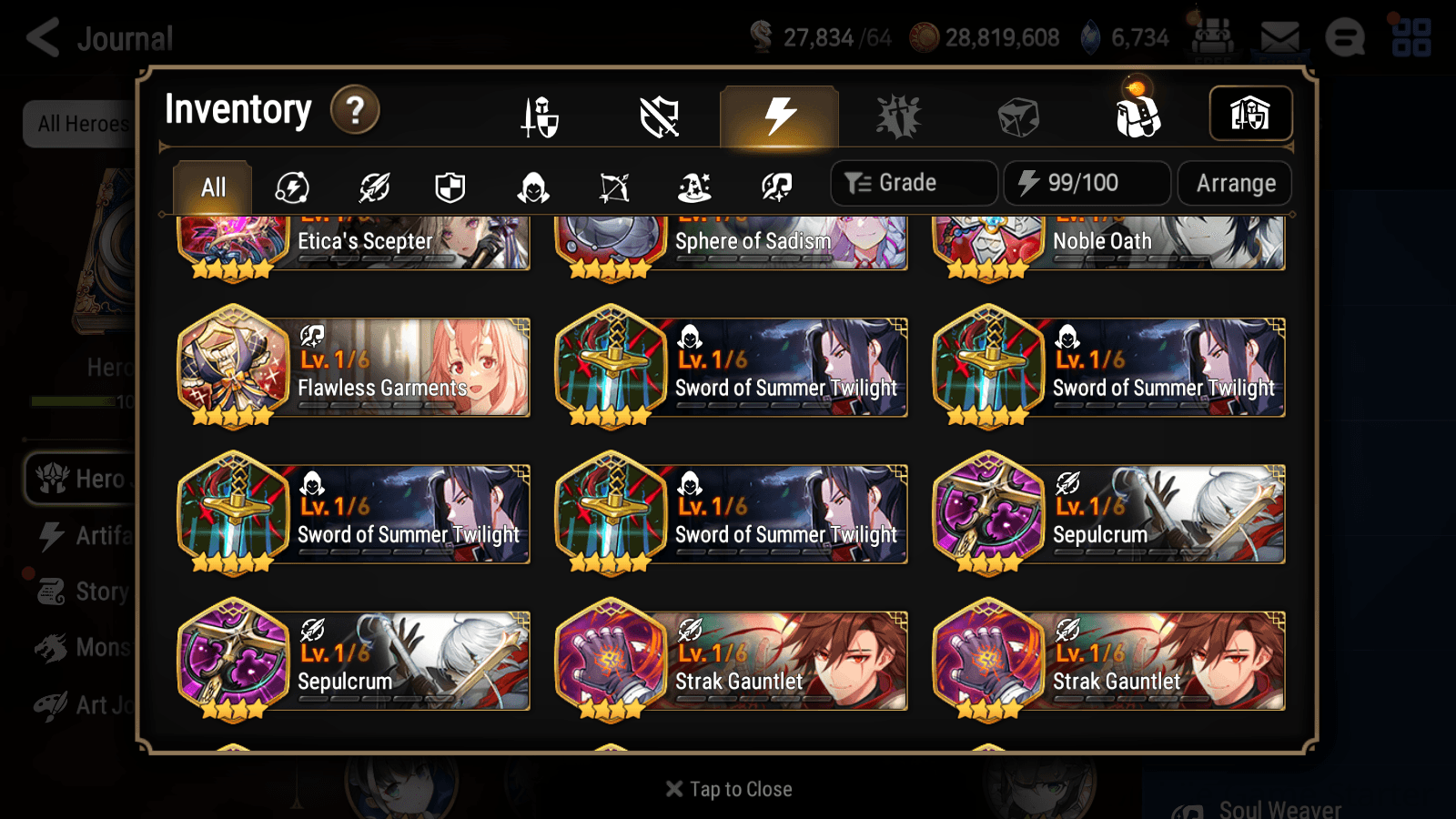The height and width of the screenshot is (819, 1456).
Task: Filter artifacts by Soul Weaver class
Action: [x=775, y=187]
